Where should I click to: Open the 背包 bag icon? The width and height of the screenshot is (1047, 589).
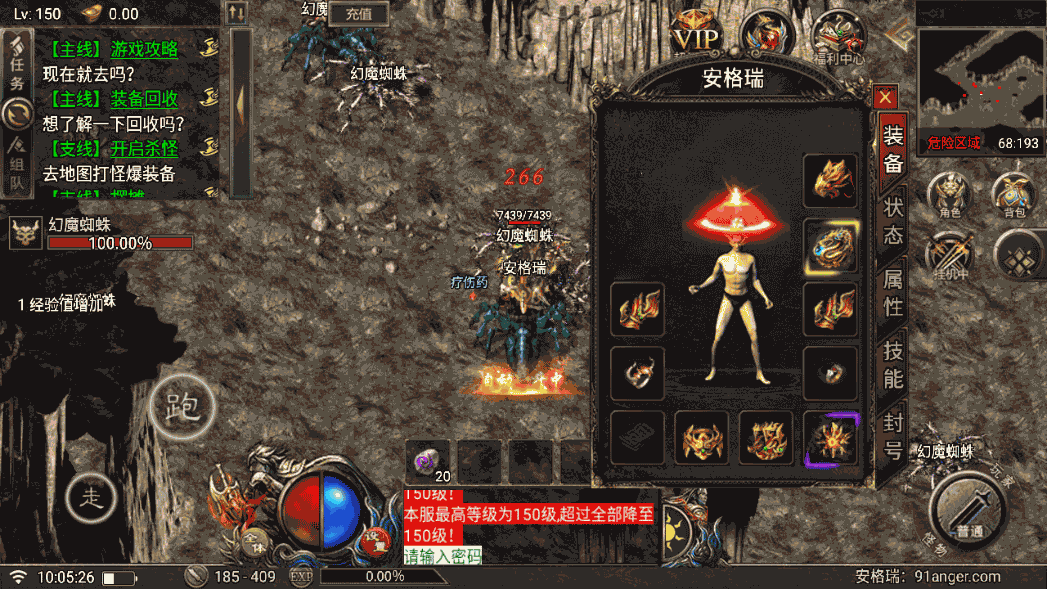[1013, 194]
